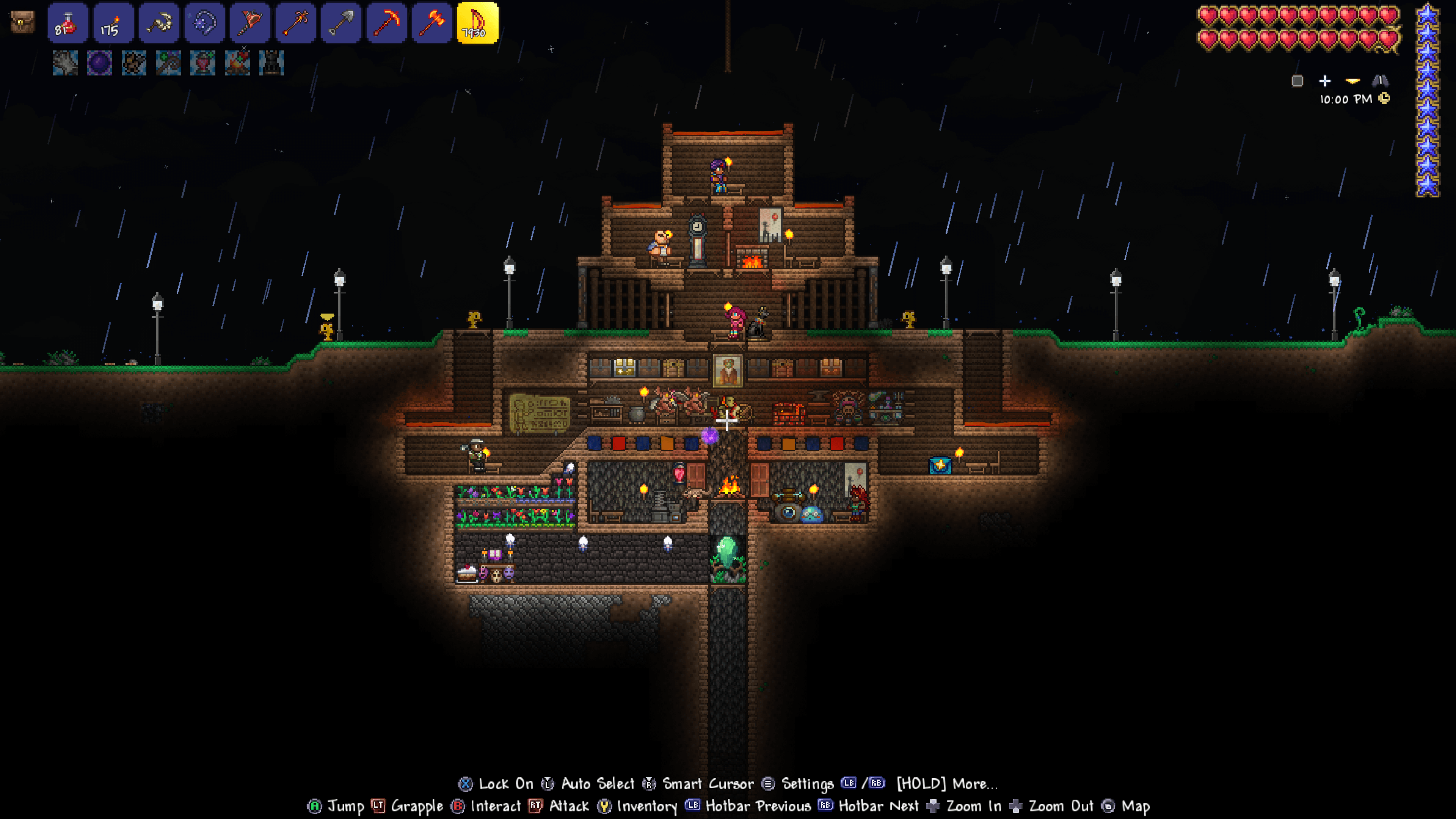Click the black cat statue buff icon

point(272,63)
